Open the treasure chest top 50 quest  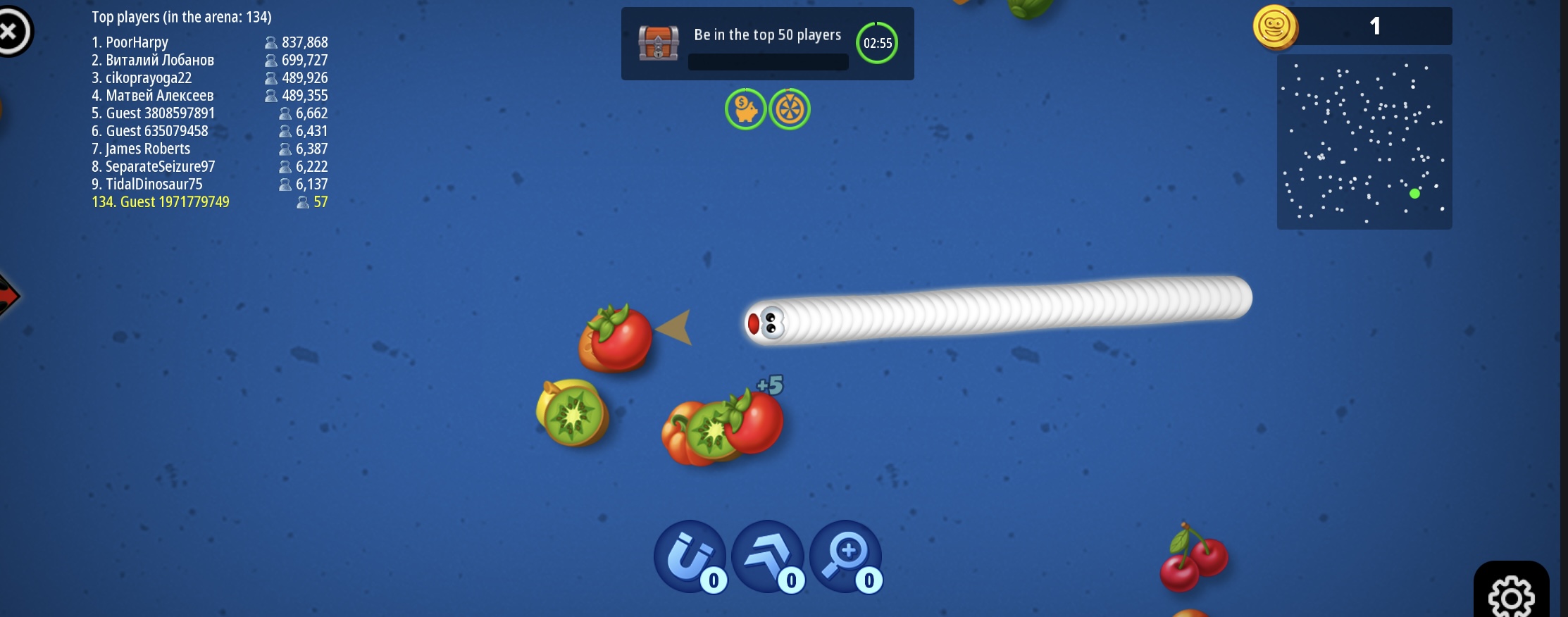(659, 43)
